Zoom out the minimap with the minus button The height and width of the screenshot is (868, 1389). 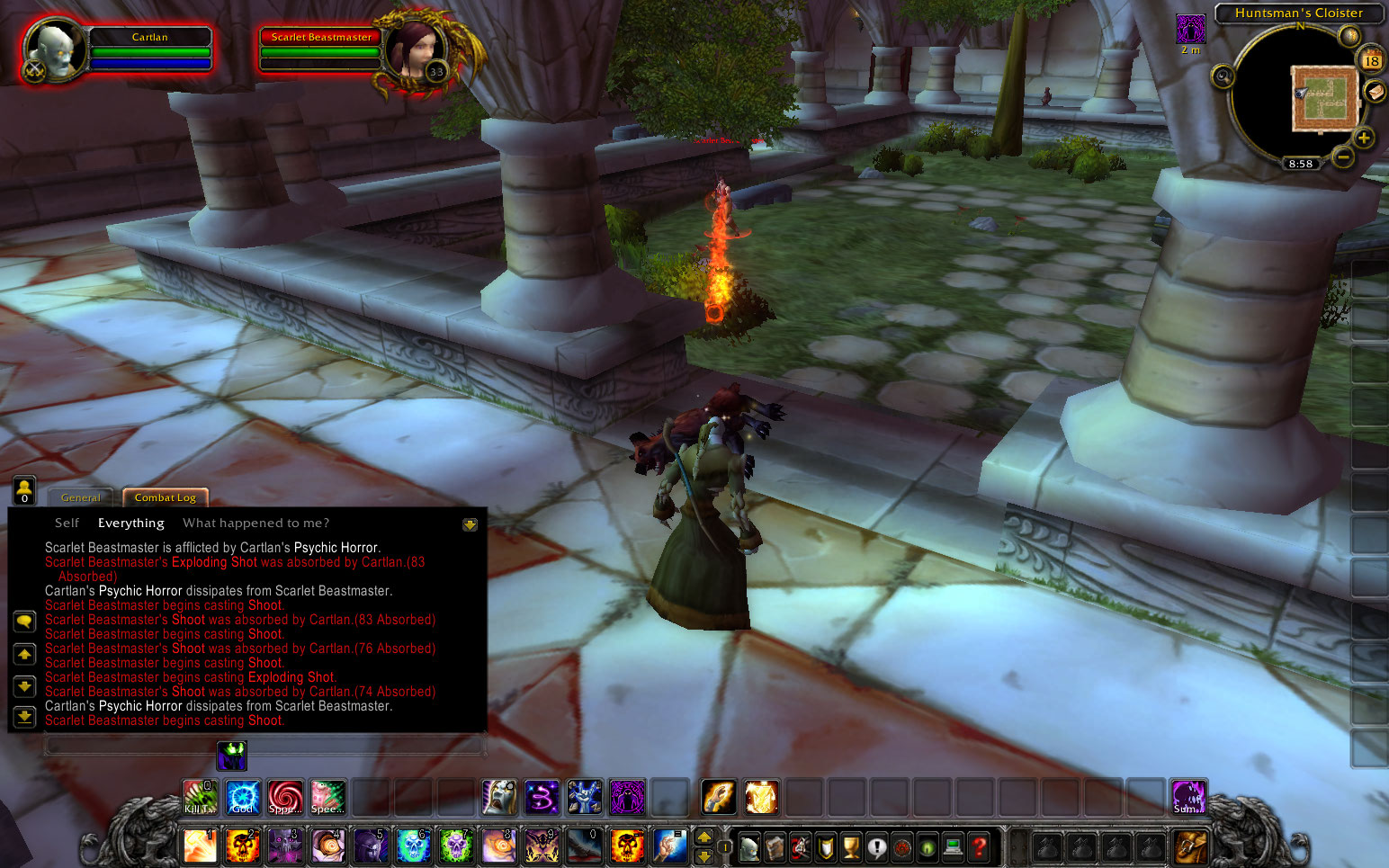[x=1341, y=157]
